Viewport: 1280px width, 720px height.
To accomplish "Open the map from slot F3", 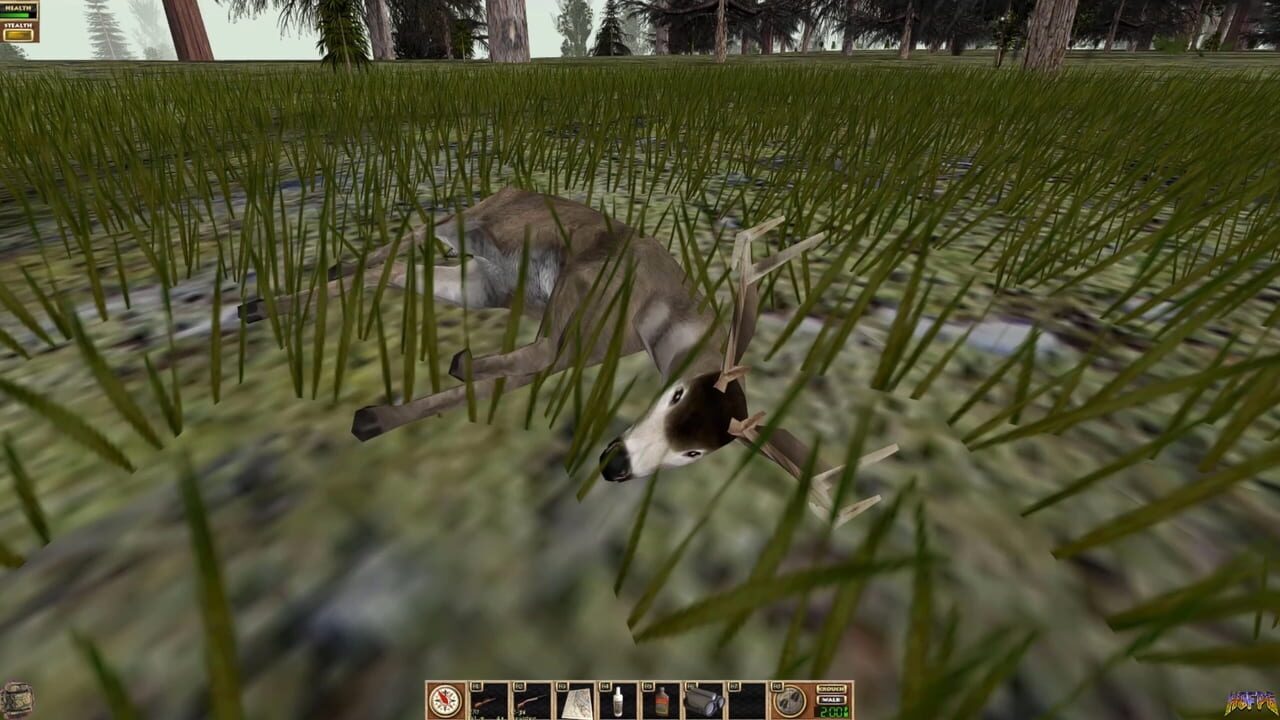I will coord(575,702).
